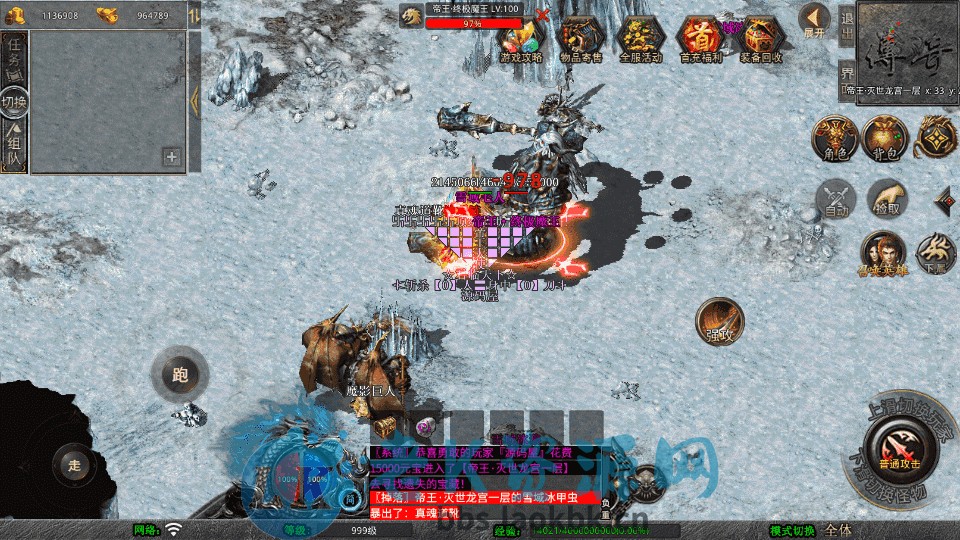This screenshot has width=960, height=540.
Task: Toggle the 跑 run button
Action: pyautogui.click(x=179, y=376)
